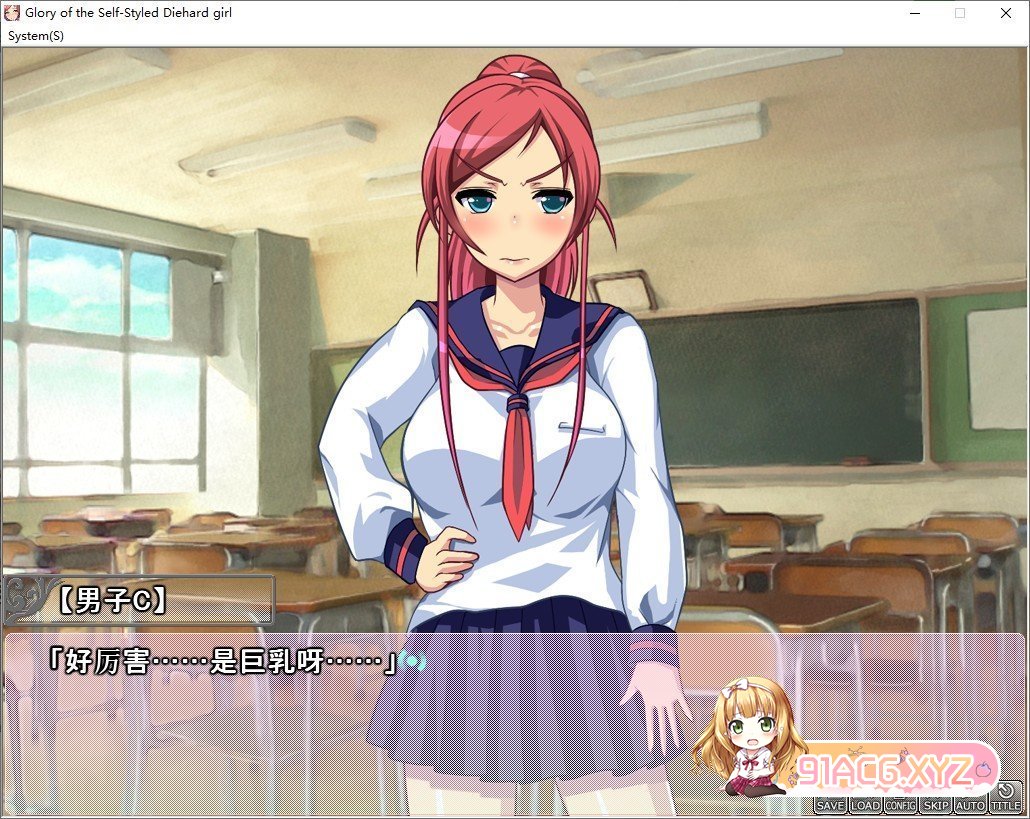Close the game window
The width and height of the screenshot is (1030, 819).
coord(1005,14)
